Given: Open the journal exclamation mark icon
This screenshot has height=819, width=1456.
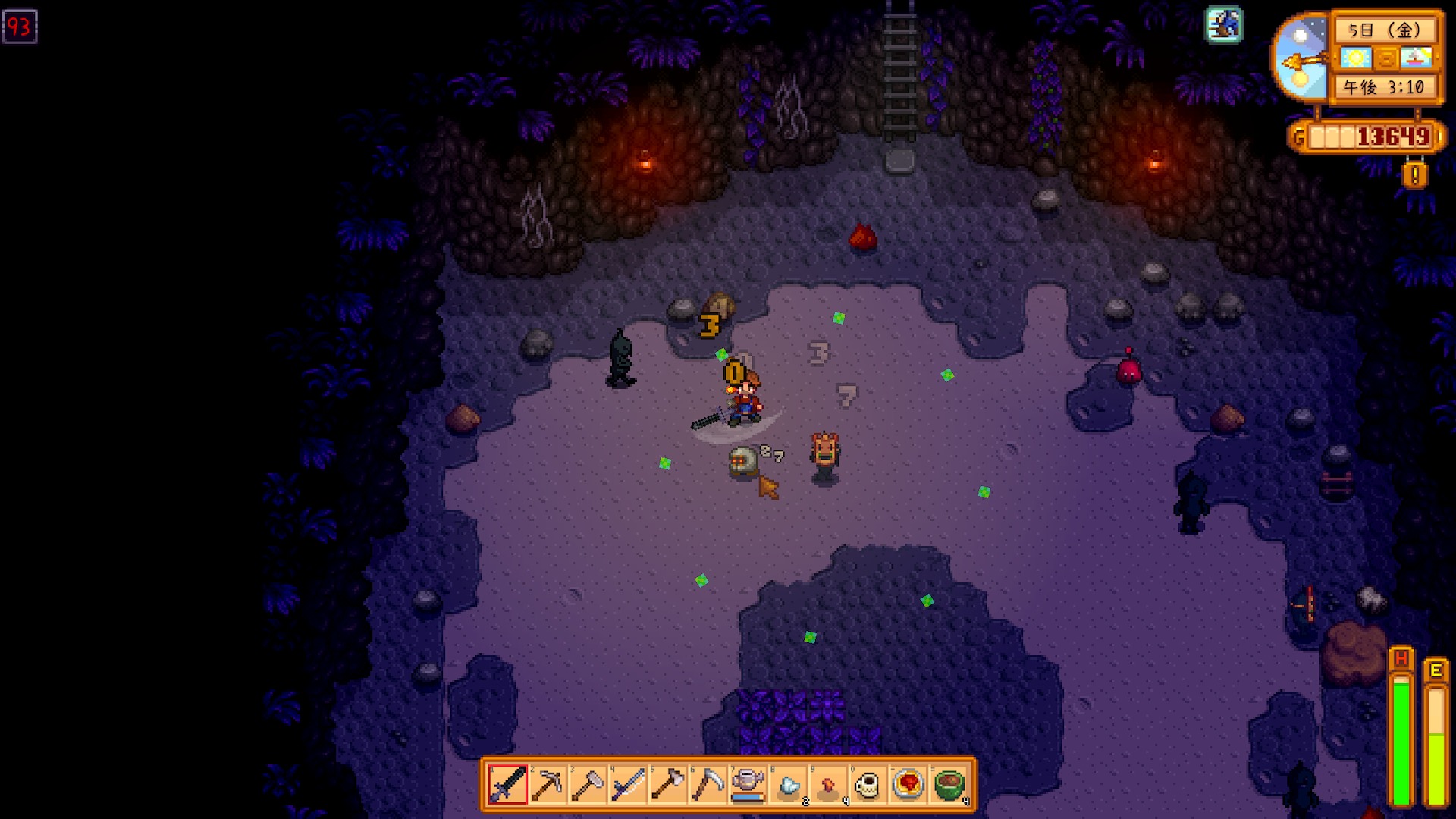Looking at the screenshot, I should [x=1414, y=175].
